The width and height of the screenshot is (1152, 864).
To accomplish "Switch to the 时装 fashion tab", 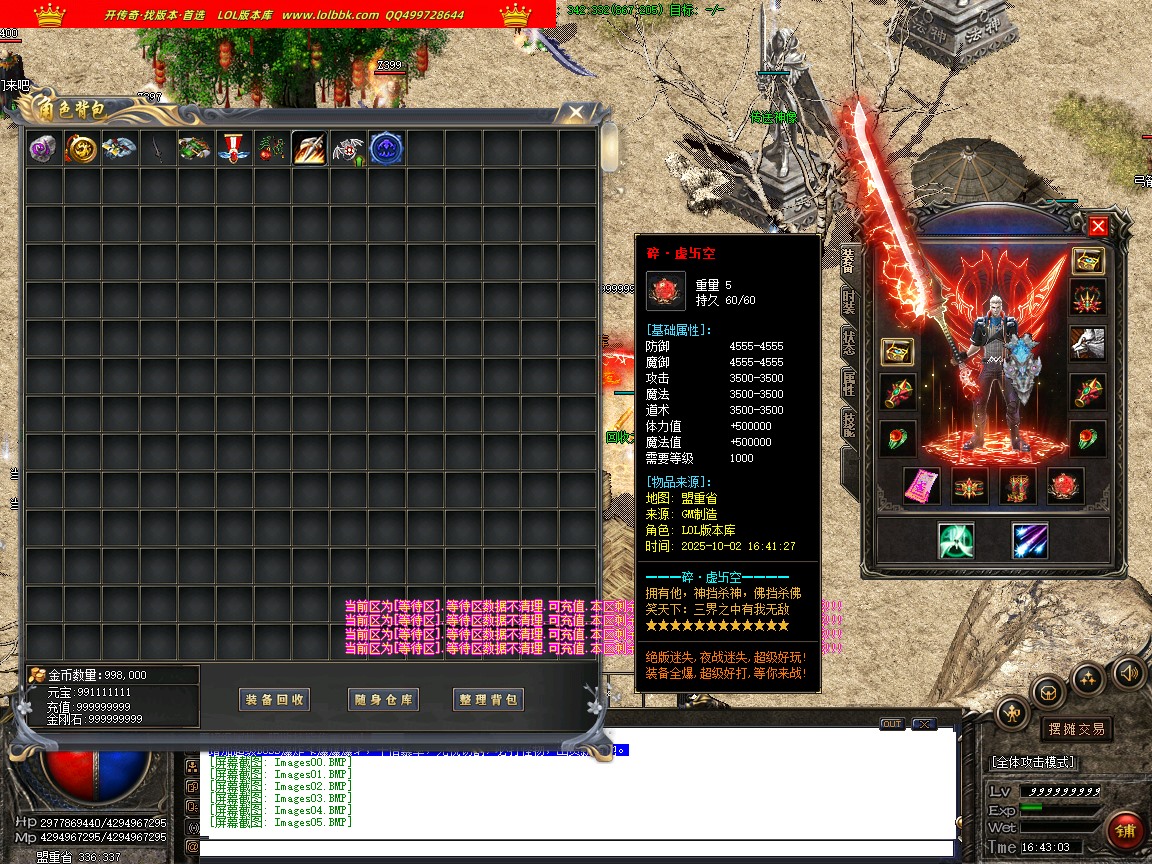I will pos(849,300).
